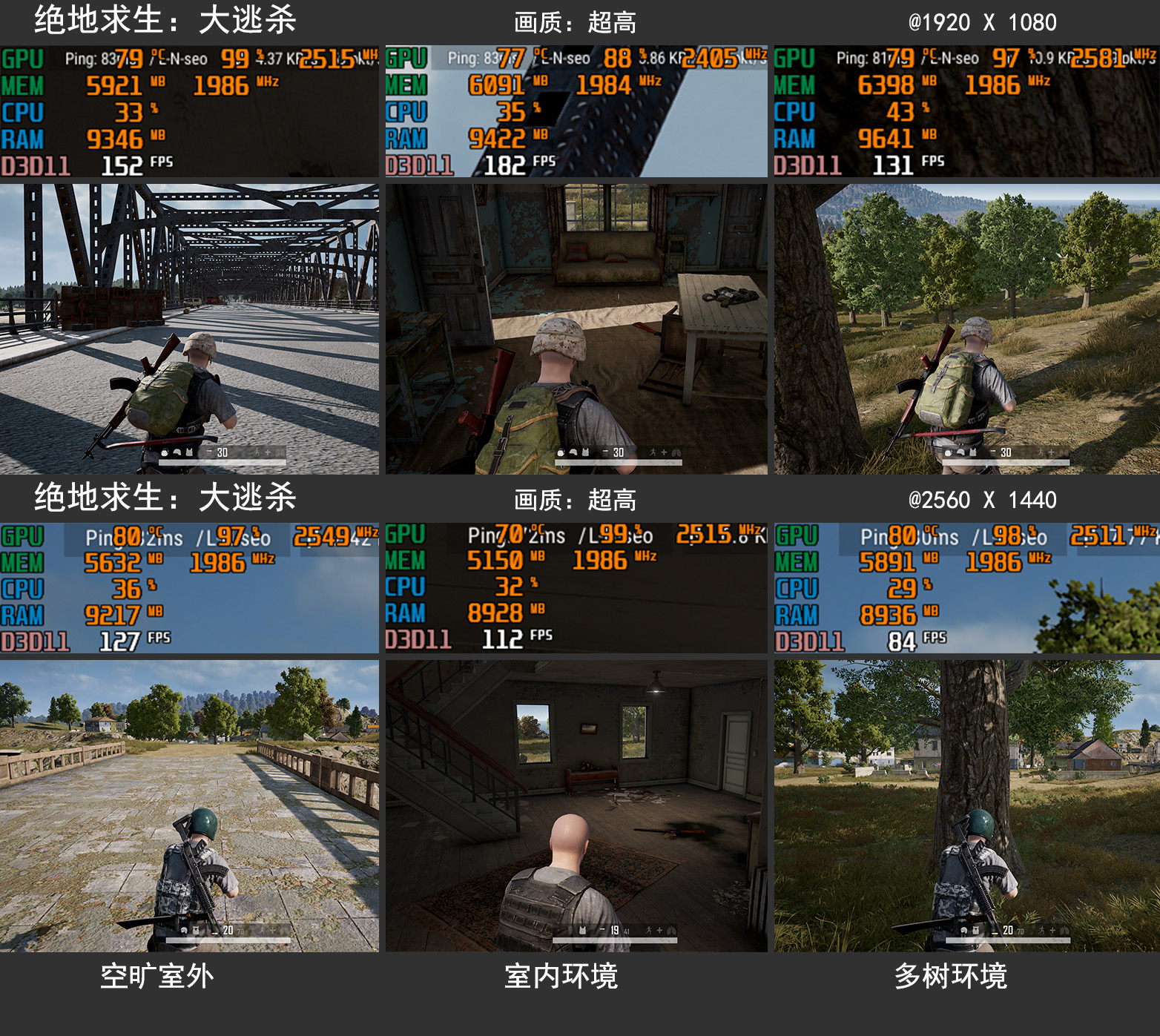Image resolution: width=1160 pixels, height=1036 pixels.
Task: Click the boost plus icon in the HUD
Action: 268,452
